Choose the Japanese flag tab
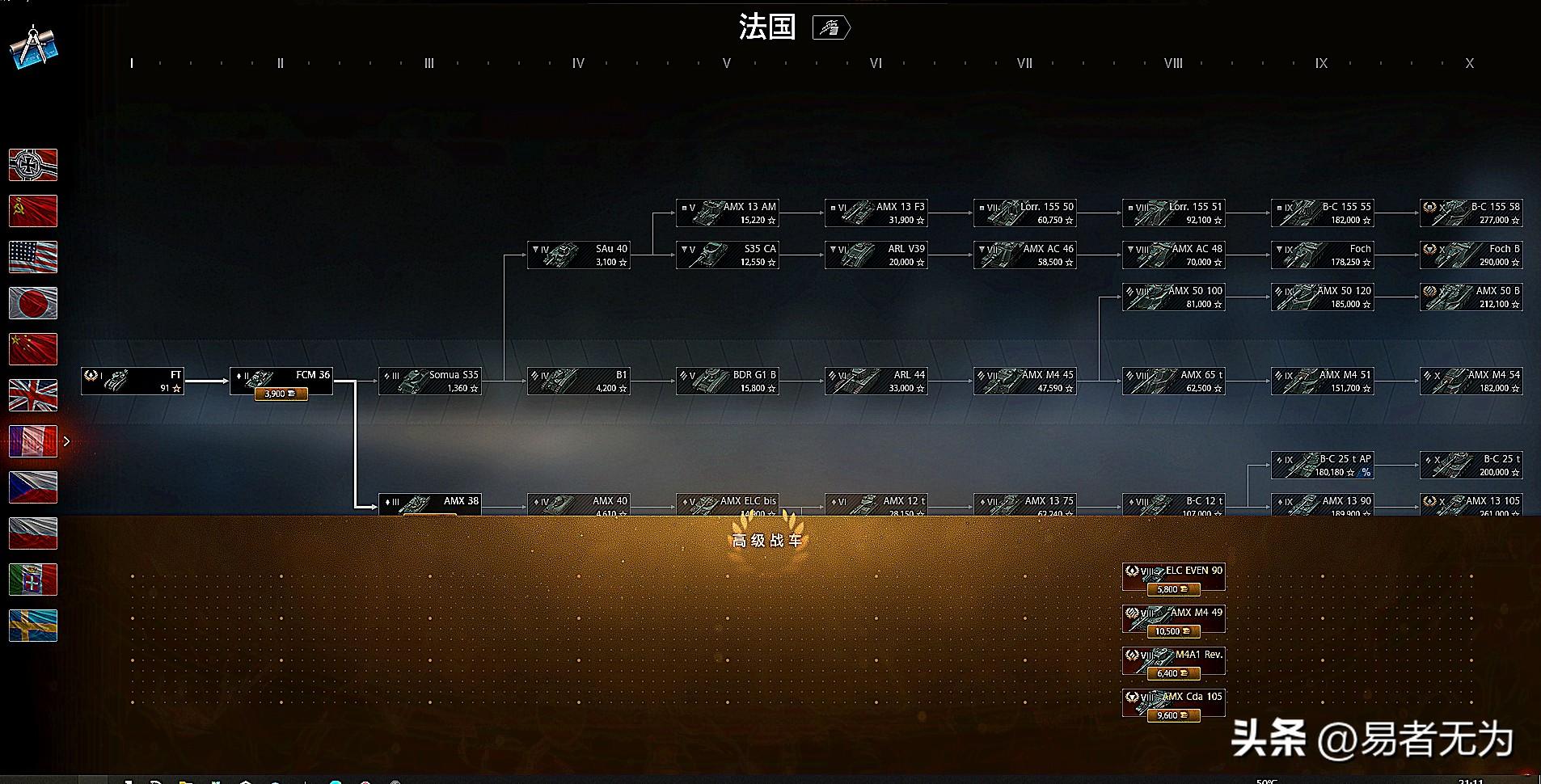Screen dimensions: 1541x784 pos(33,303)
